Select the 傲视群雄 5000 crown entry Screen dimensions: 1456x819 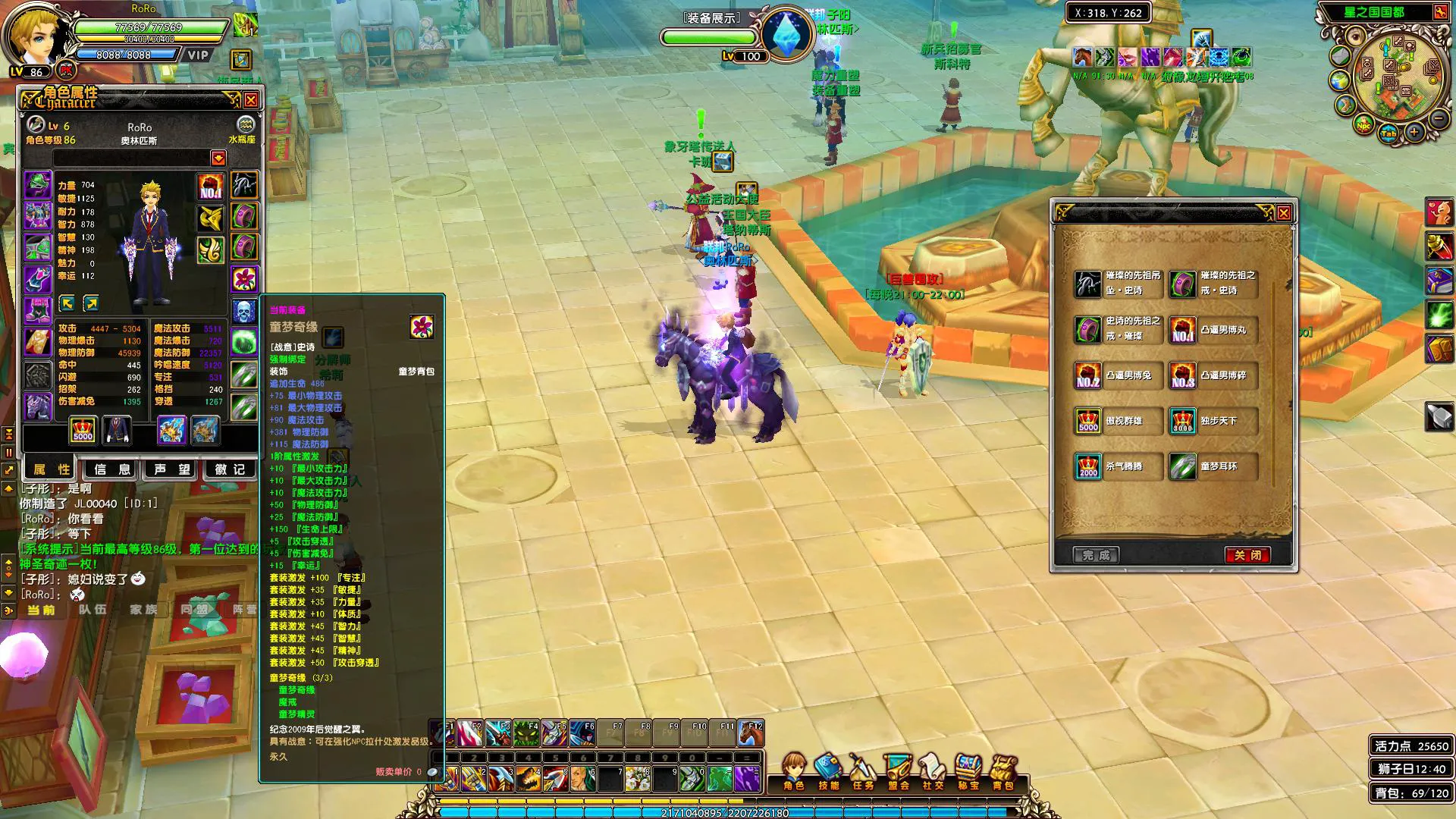tap(1118, 421)
